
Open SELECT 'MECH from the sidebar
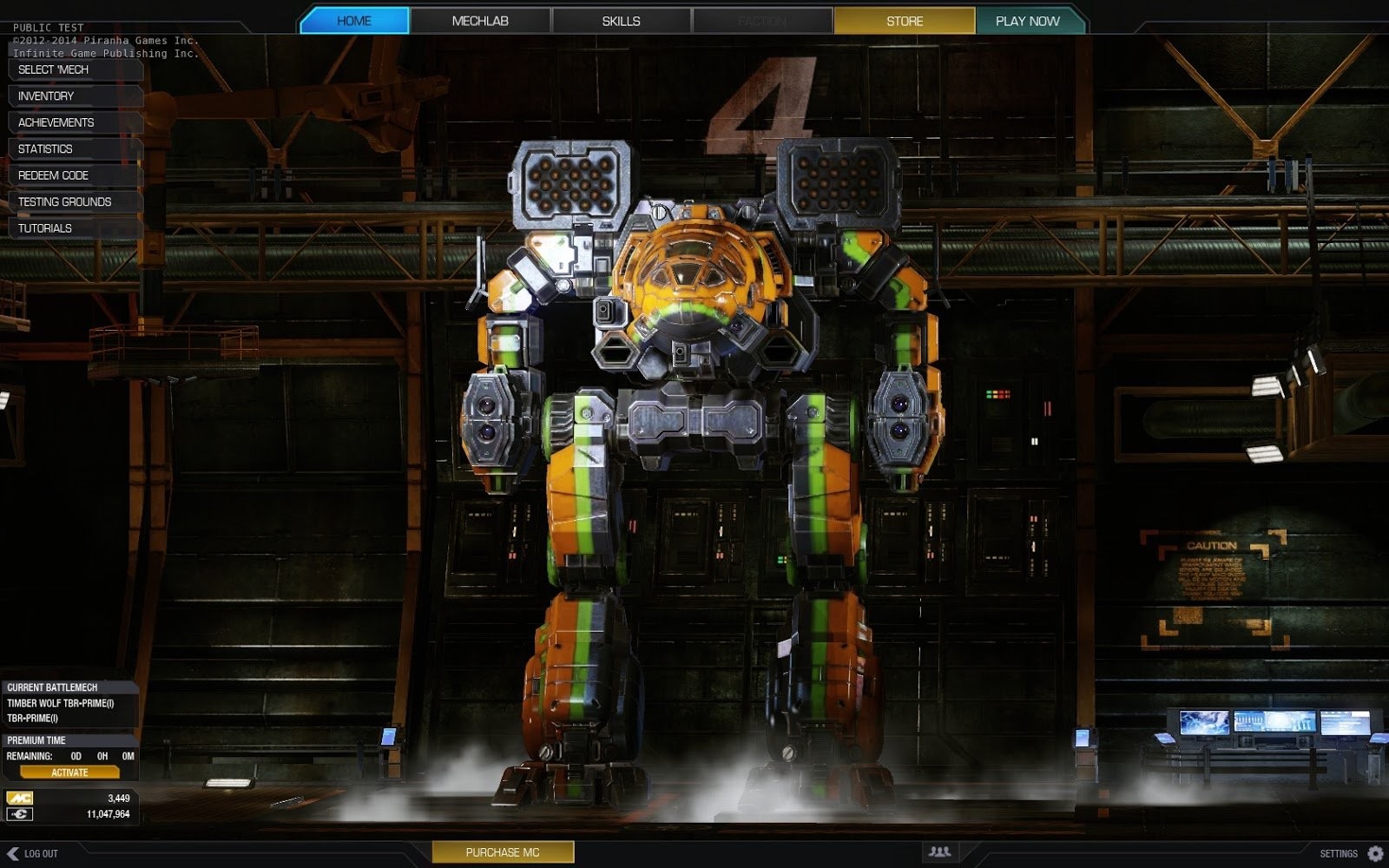[54, 70]
